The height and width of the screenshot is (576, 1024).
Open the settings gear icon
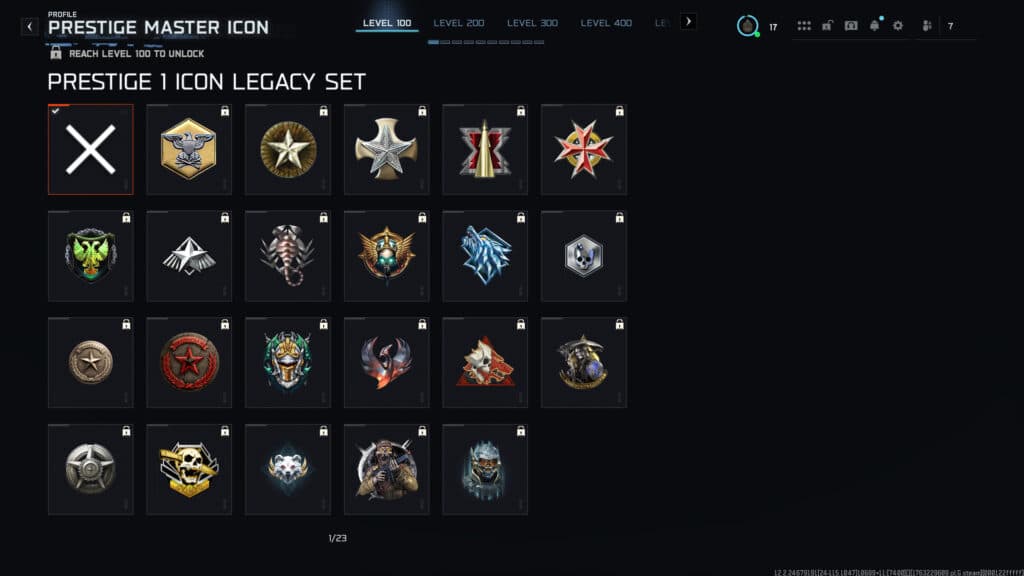897,26
